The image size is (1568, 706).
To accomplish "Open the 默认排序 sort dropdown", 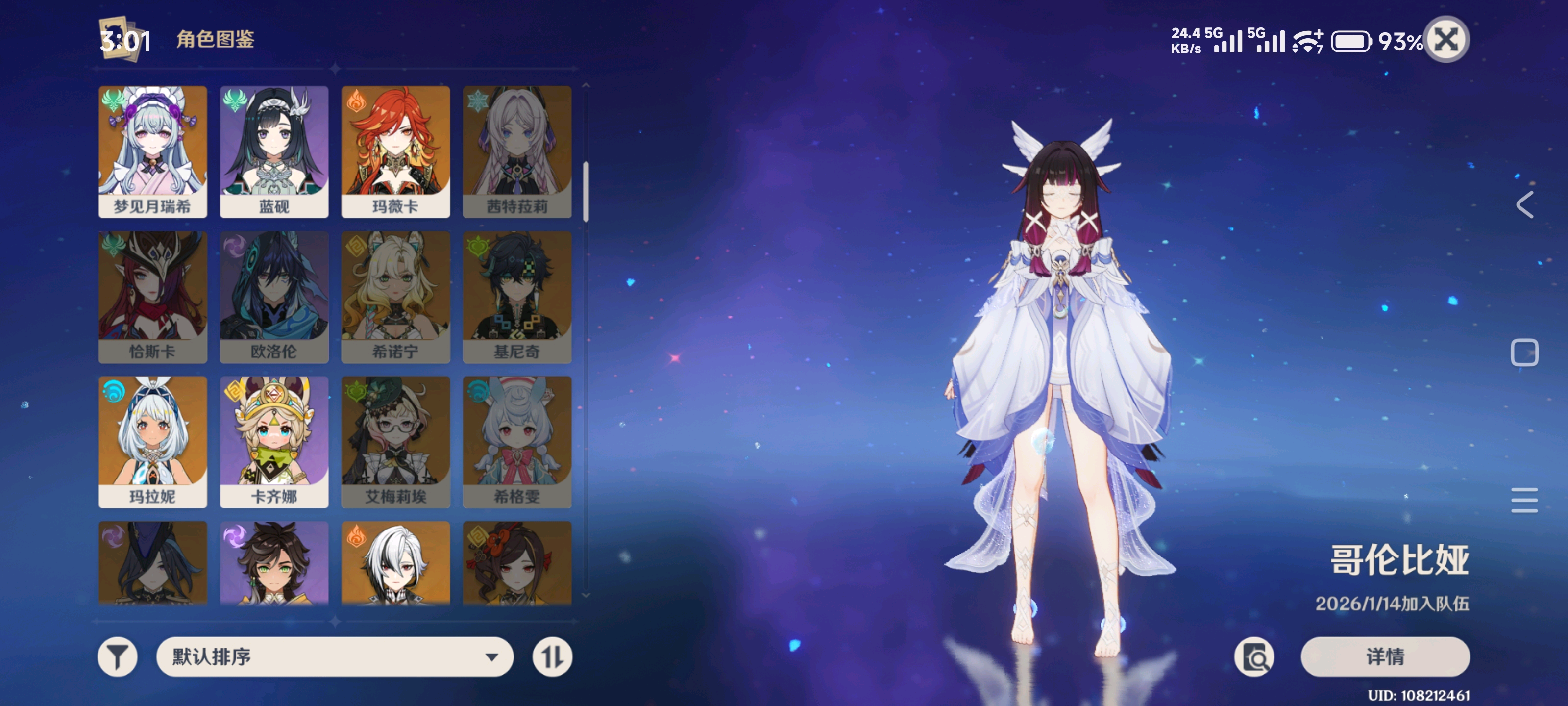I will (335, 656).
